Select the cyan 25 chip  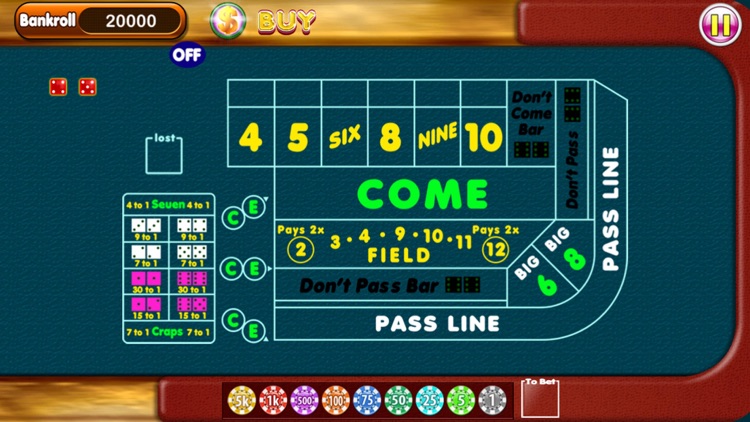[x=429, y=400]
